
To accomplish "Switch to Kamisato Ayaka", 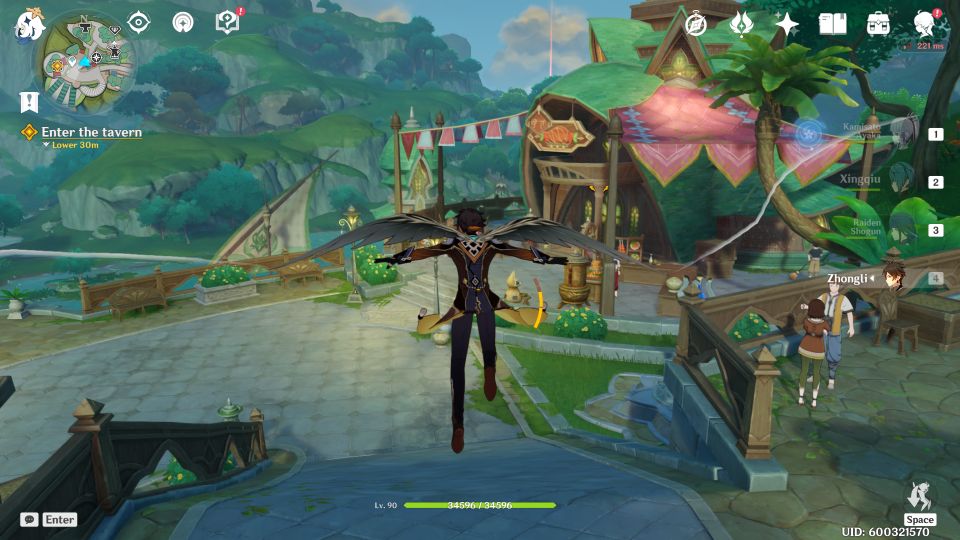I will (901, 132).
